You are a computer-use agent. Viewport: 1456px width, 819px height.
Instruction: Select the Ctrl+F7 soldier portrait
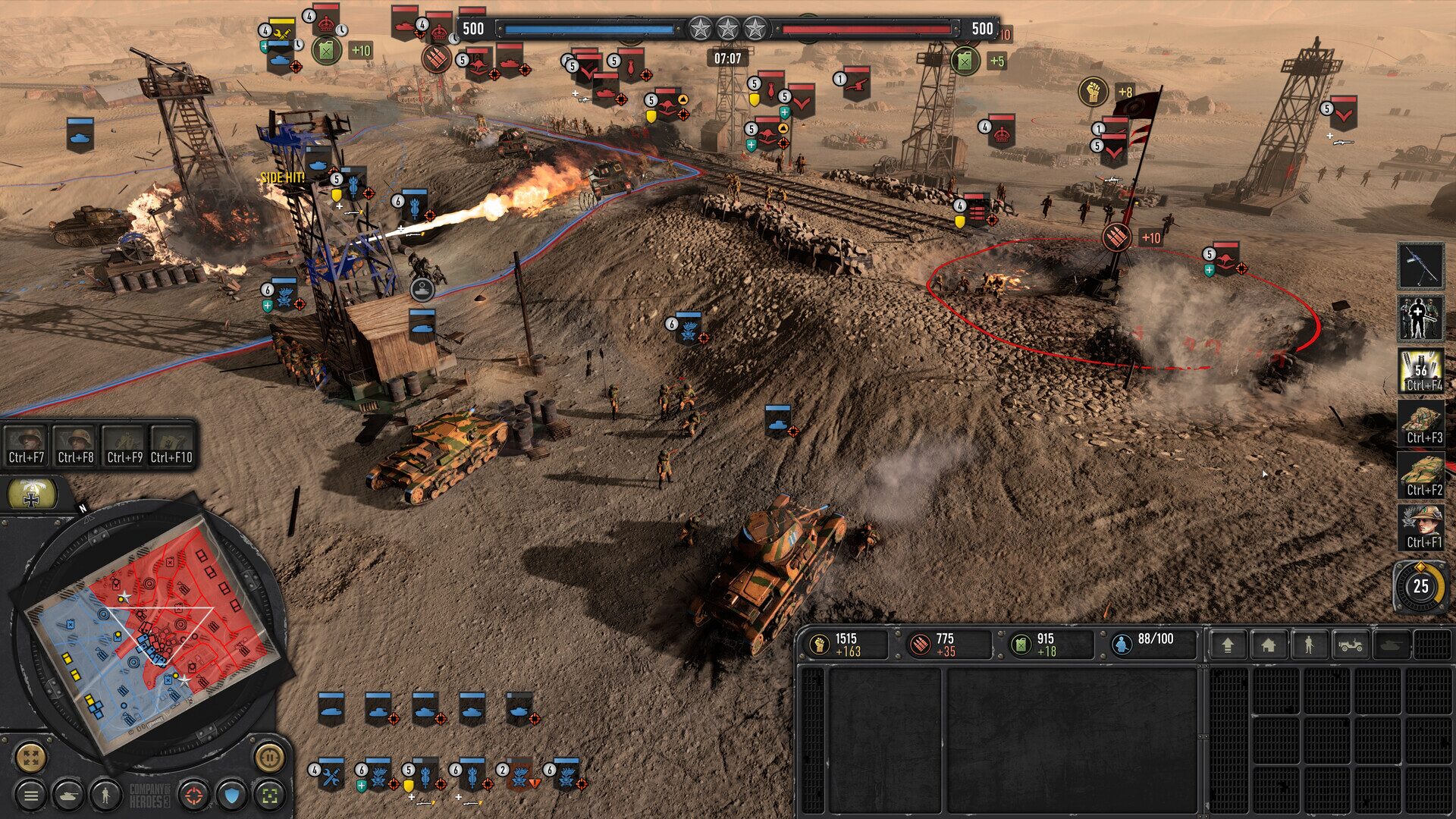click(x=27, y=444)
